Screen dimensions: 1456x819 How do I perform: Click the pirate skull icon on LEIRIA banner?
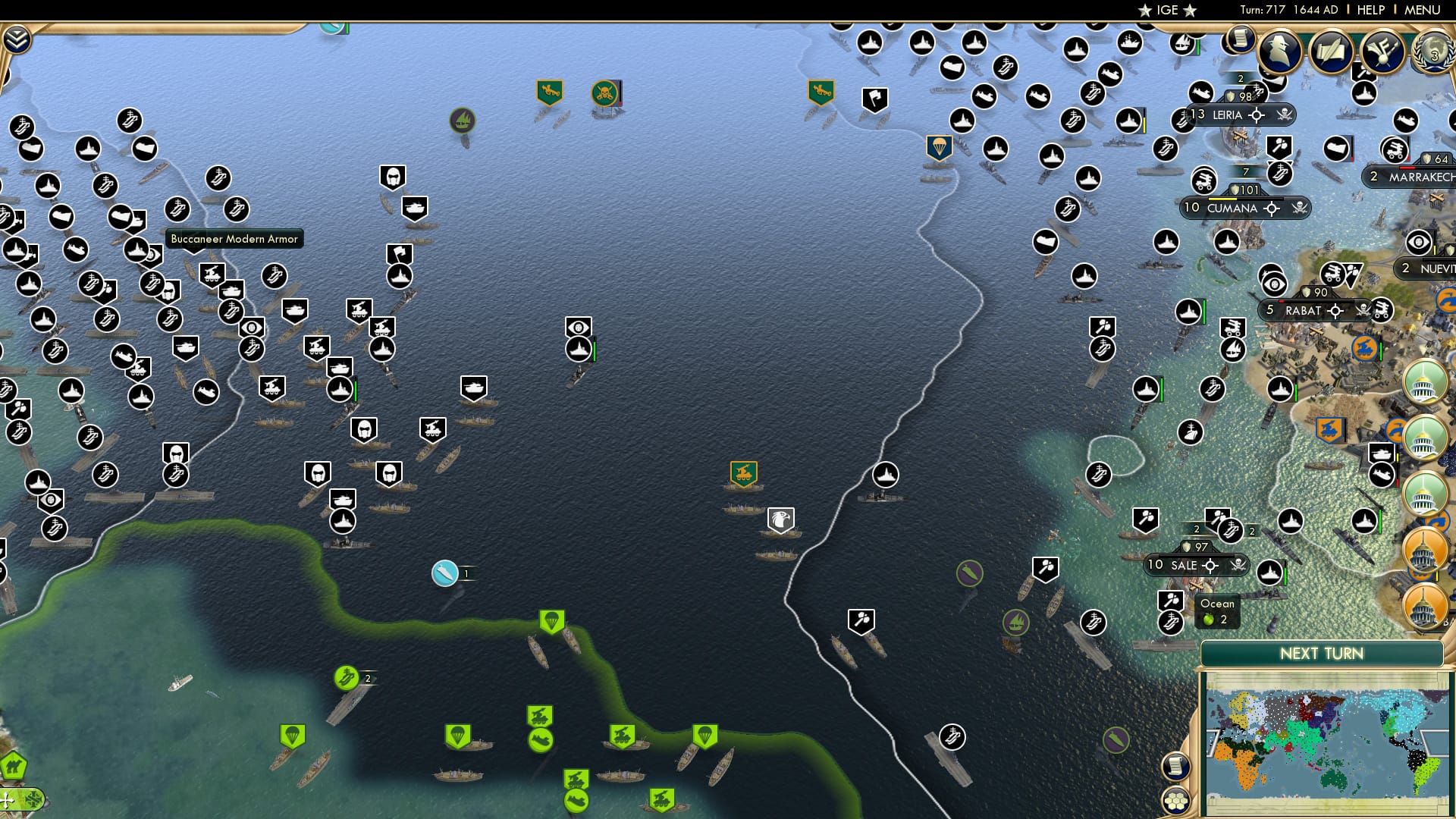click(x=1284, y=115)
